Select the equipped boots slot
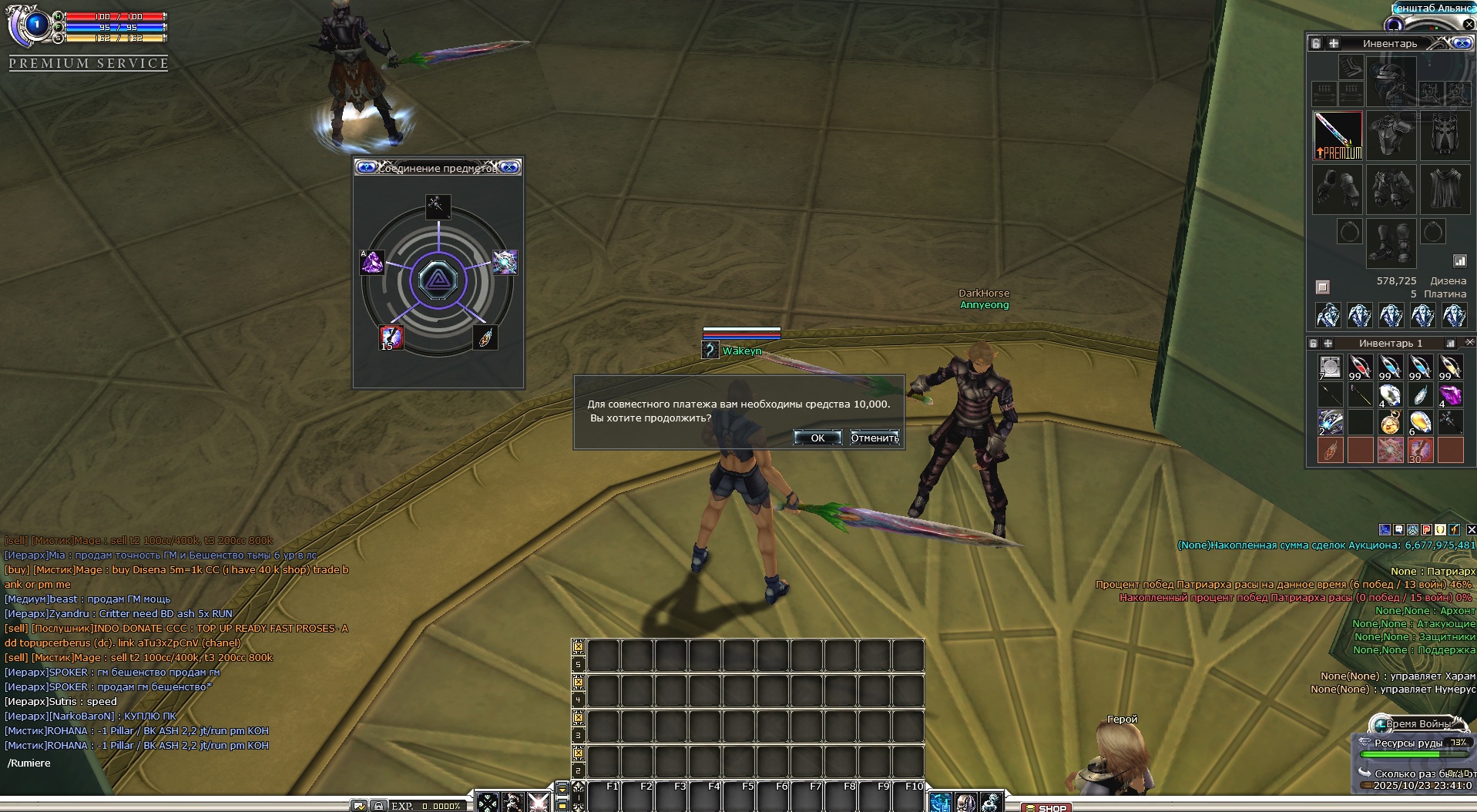This screenshot has height=812, width=1477. coord(1391,243)
